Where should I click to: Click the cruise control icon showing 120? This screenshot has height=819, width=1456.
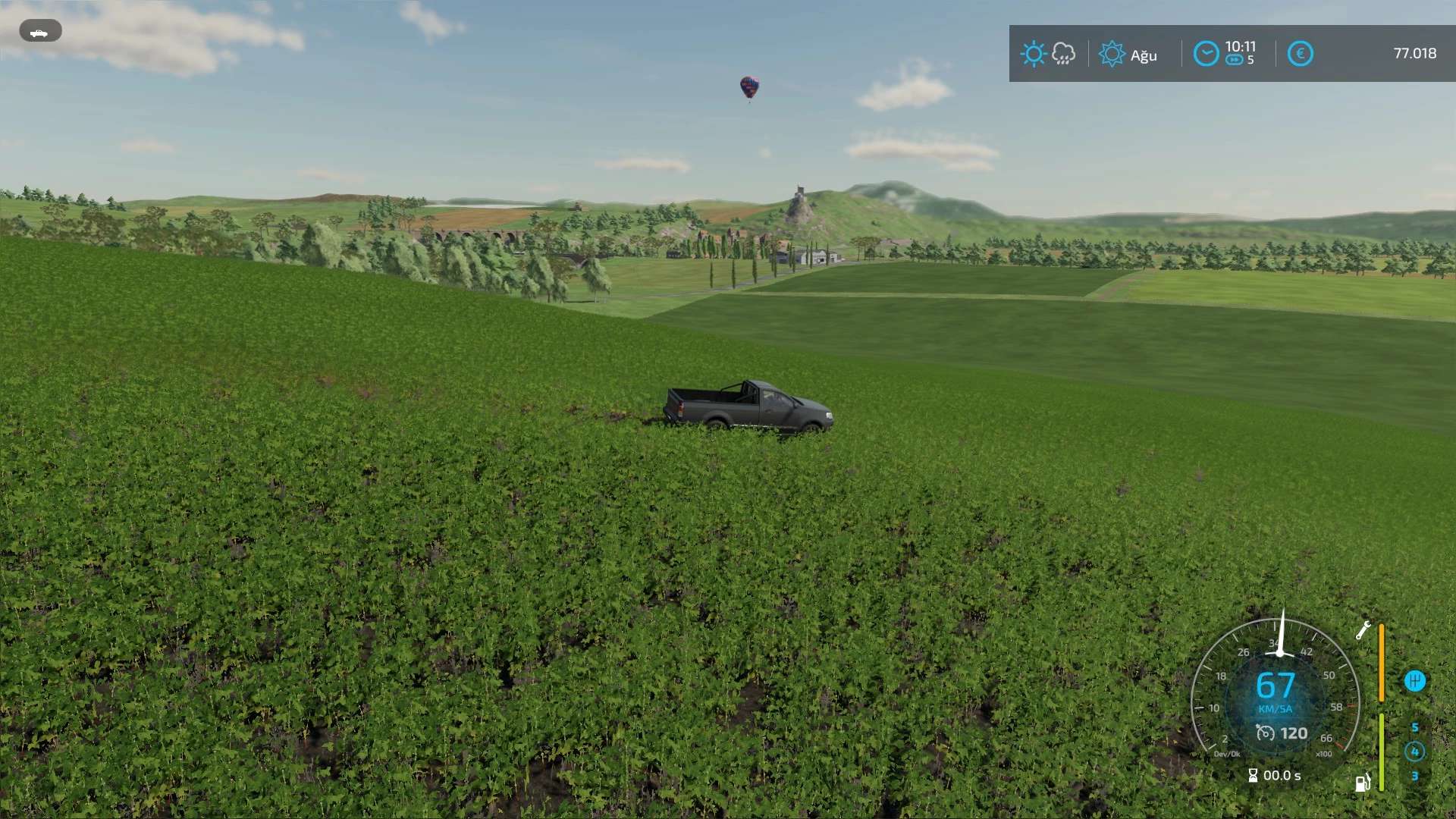click(1265, 733)
